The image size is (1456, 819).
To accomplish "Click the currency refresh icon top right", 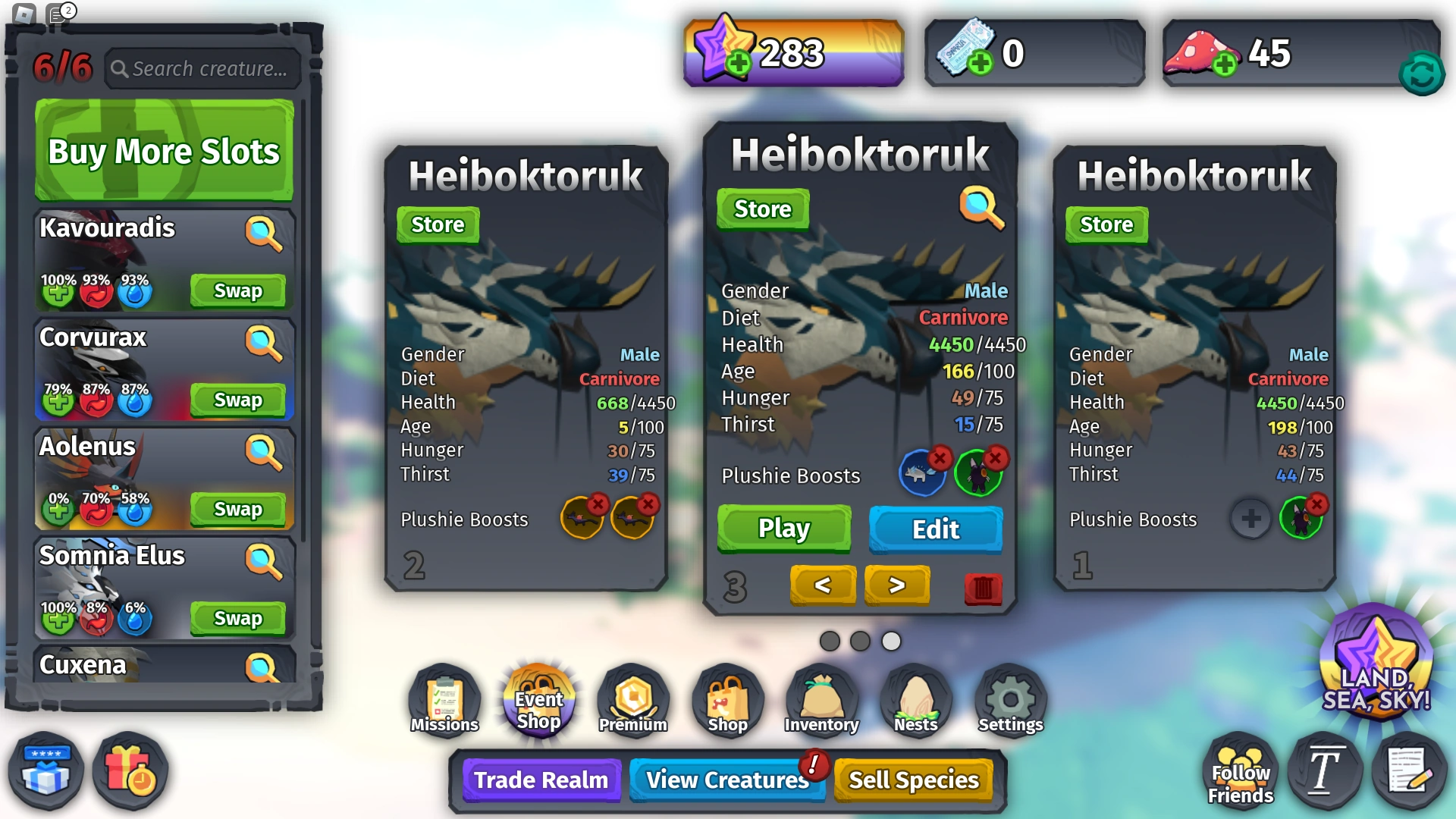I will [1421, 74].
